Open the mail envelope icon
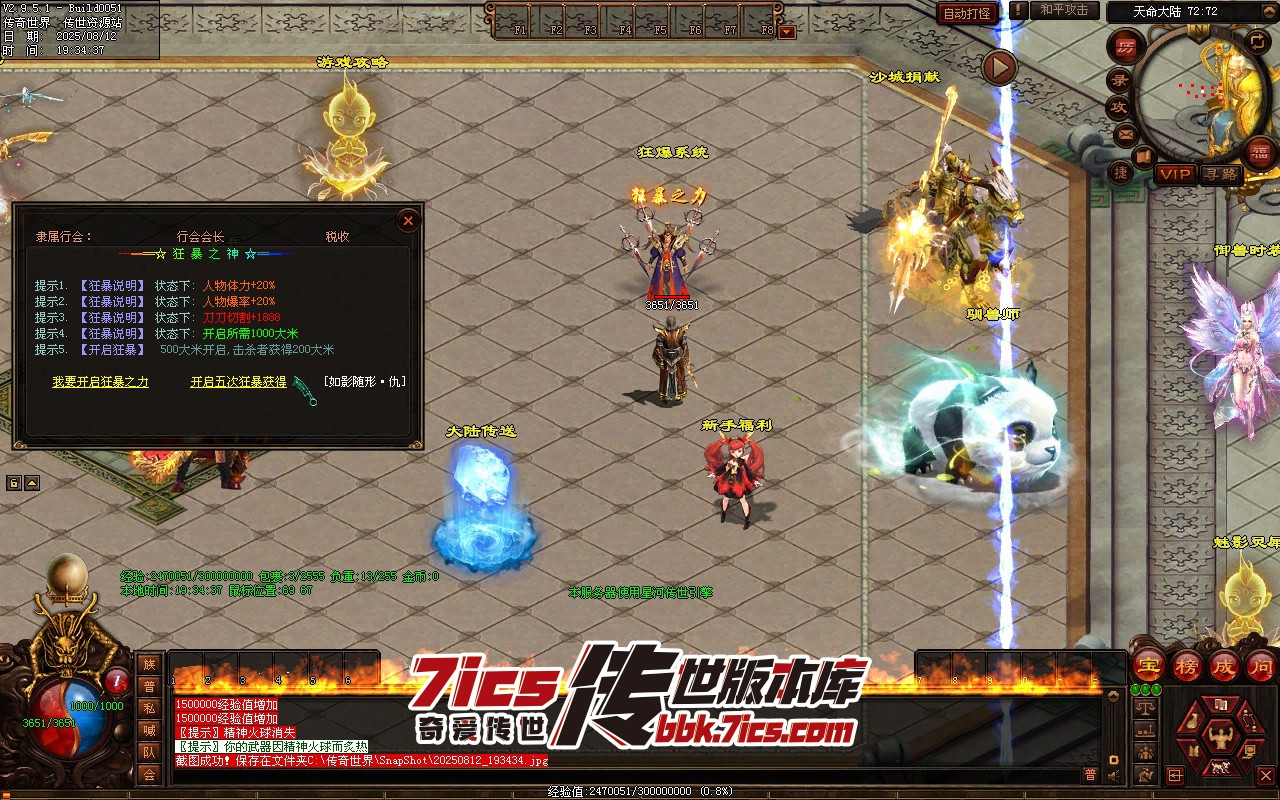Screen dimensions: 1280x800 pos(1126,133)
